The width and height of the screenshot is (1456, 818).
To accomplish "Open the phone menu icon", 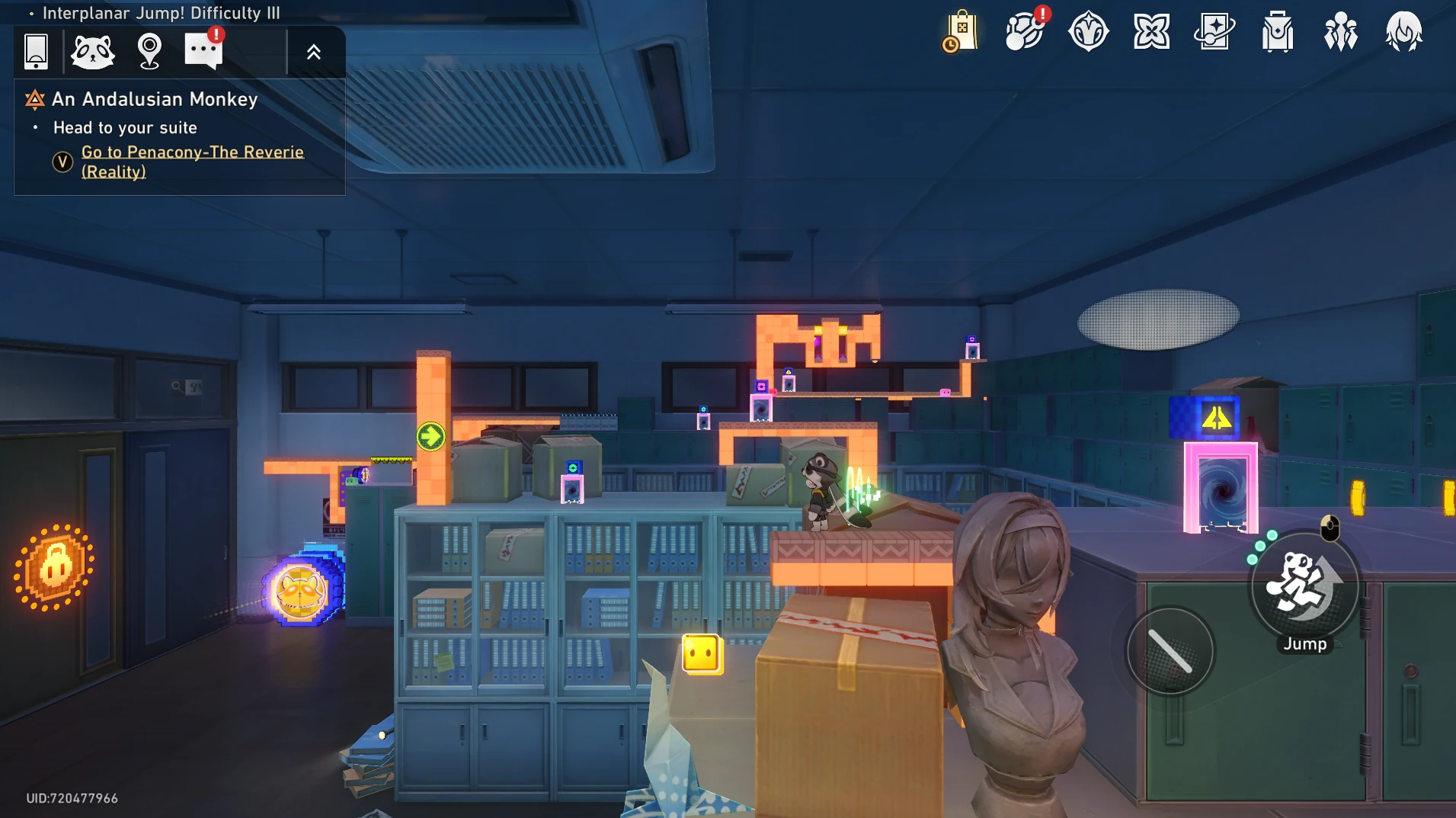I will [x=36, y=51].
